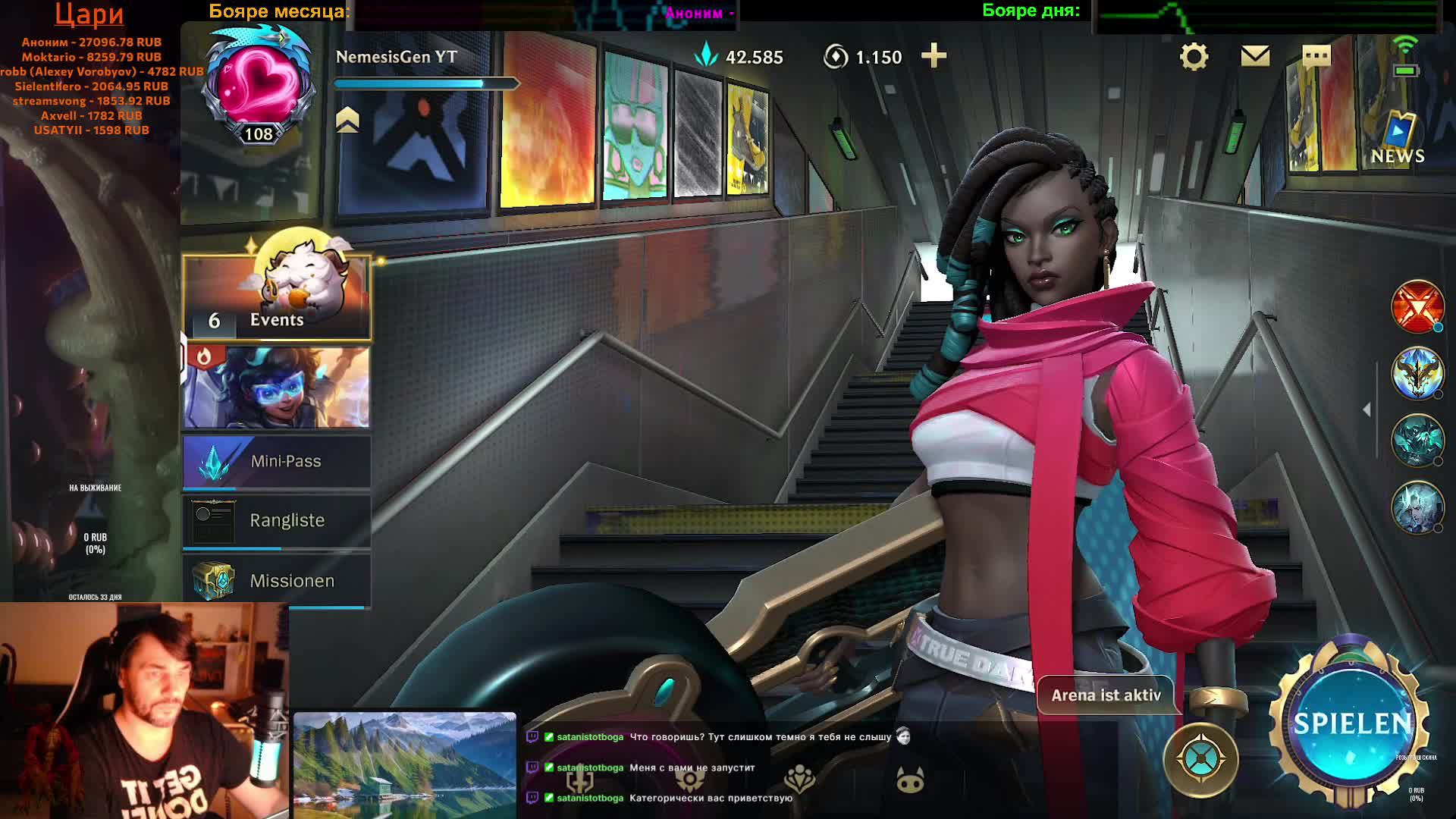Expand the friends list arrow
Image resolution: width=1456 pixels, height=819 pixels.
1367,409
